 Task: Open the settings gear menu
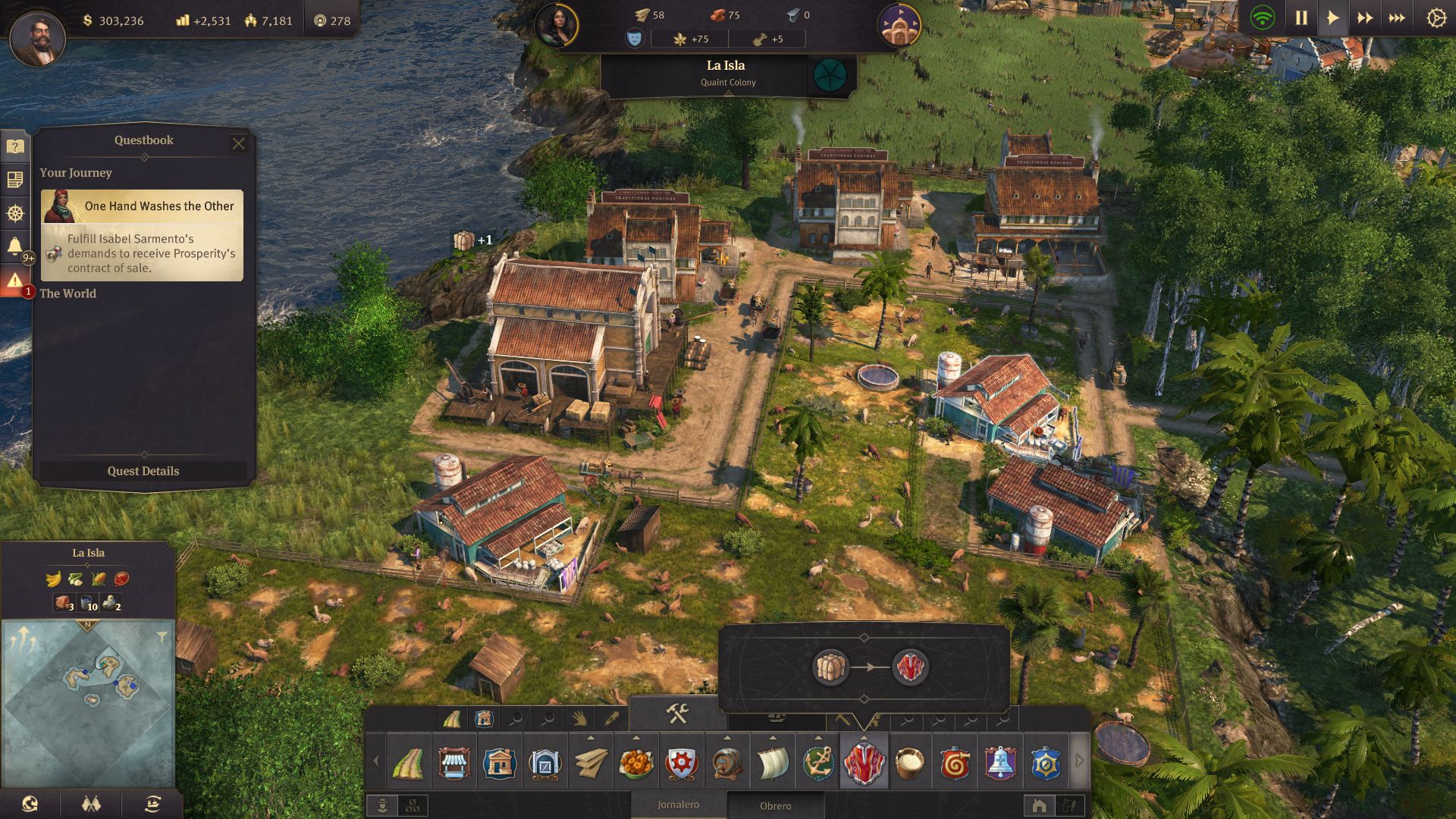[1436, 18]
